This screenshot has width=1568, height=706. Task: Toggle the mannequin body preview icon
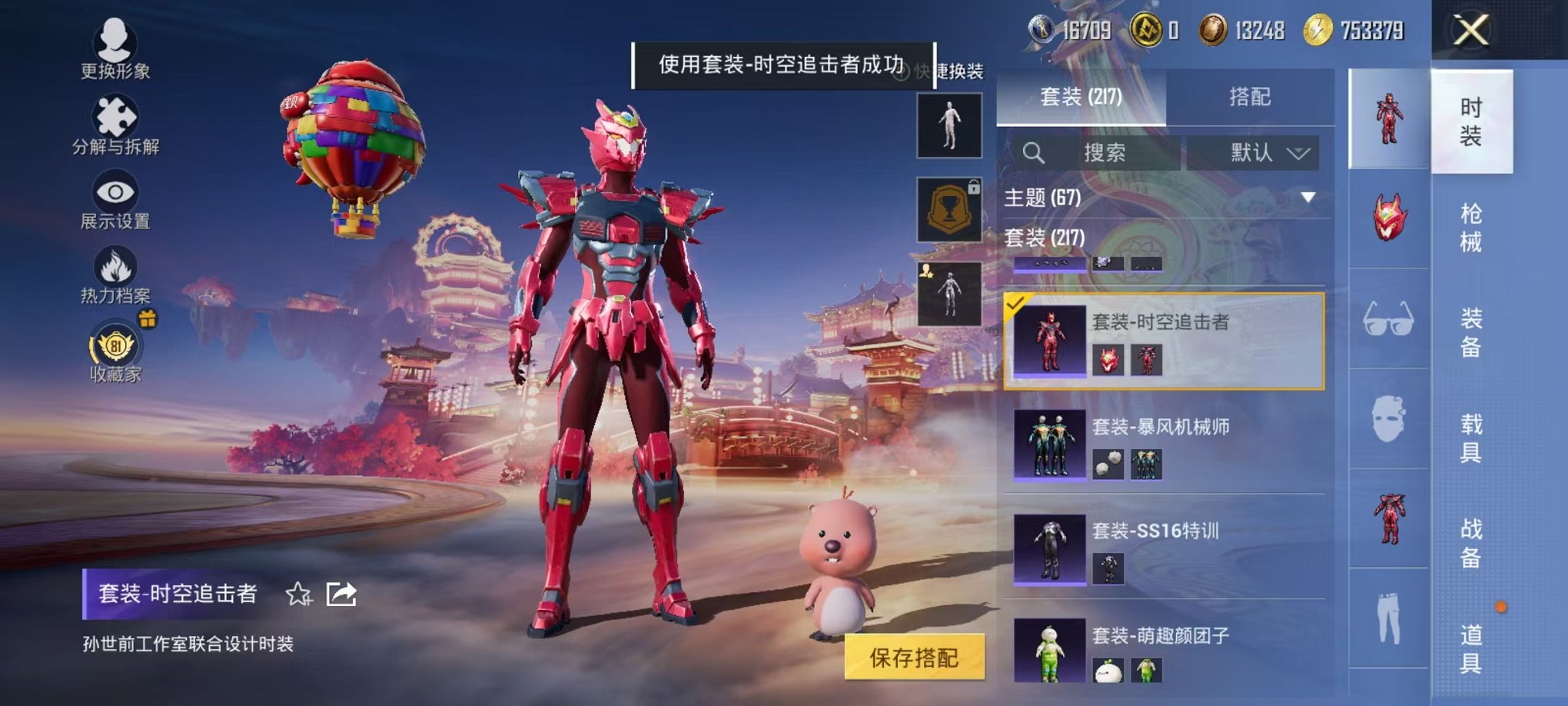click(949, 123)
